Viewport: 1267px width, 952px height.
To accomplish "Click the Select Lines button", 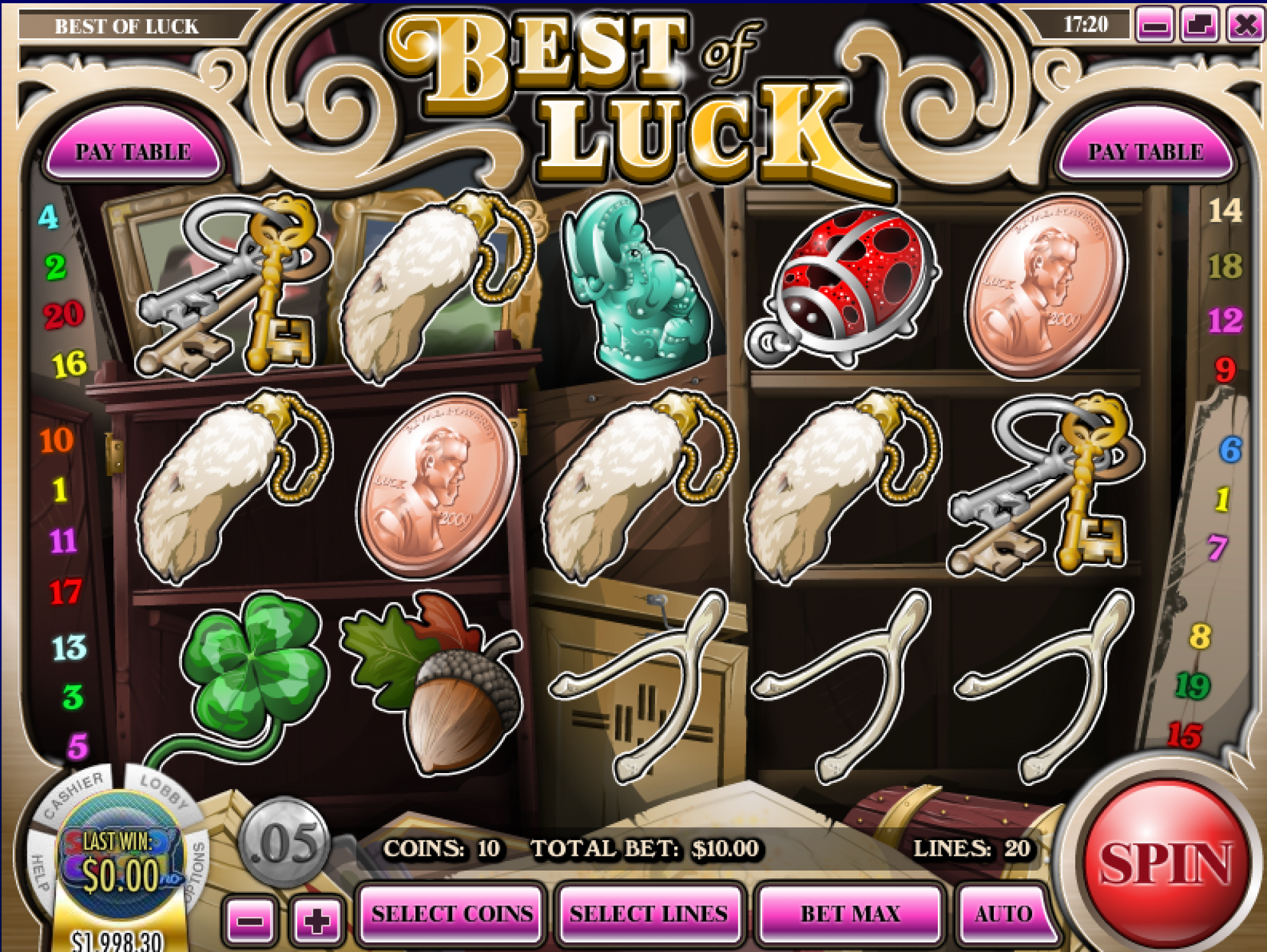I will pyautogui.click(x=648, y=914).
